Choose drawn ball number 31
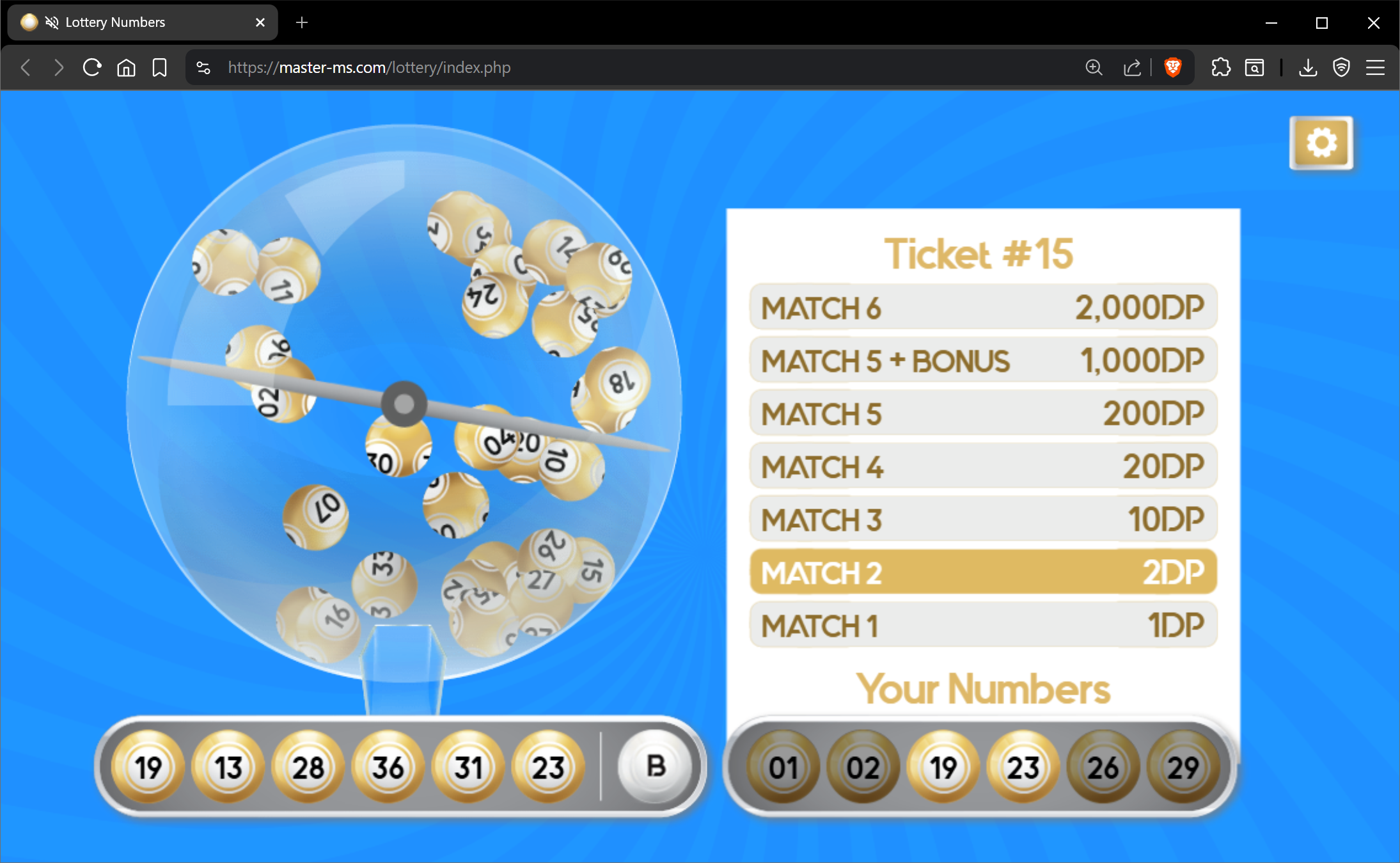The image size is (1400, 863). pyautogui.click(x=468, y=767)
